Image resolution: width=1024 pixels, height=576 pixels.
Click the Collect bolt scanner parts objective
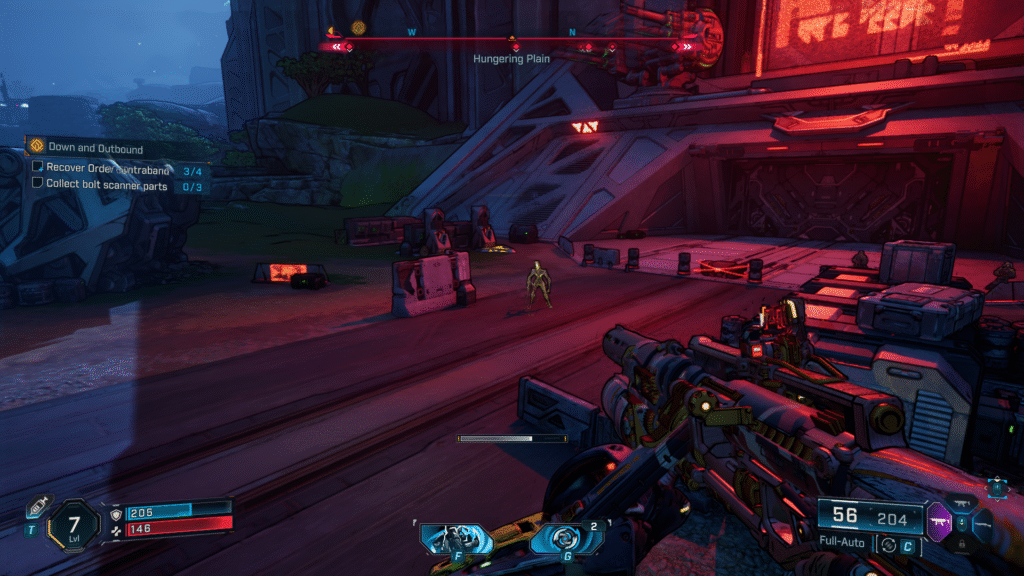click(x=106, y=185)
